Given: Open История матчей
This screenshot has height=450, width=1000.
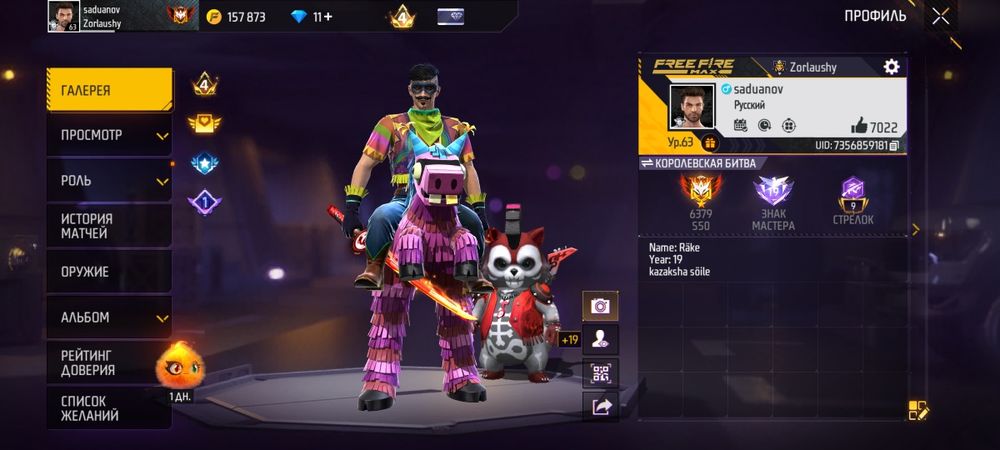Looking at the screenshot, I should click(108, 226).
